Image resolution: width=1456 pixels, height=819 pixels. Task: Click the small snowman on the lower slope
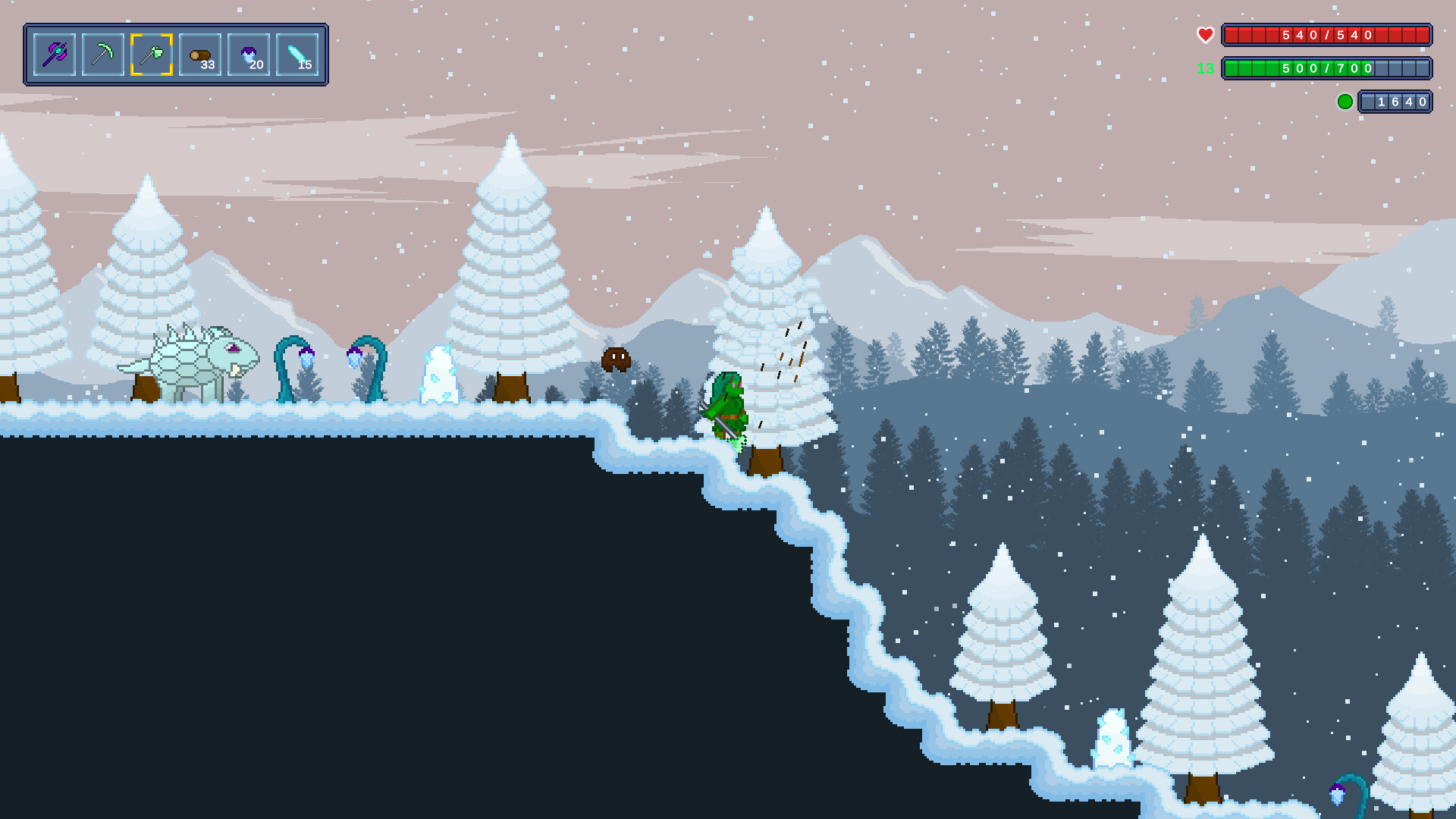1111,739
